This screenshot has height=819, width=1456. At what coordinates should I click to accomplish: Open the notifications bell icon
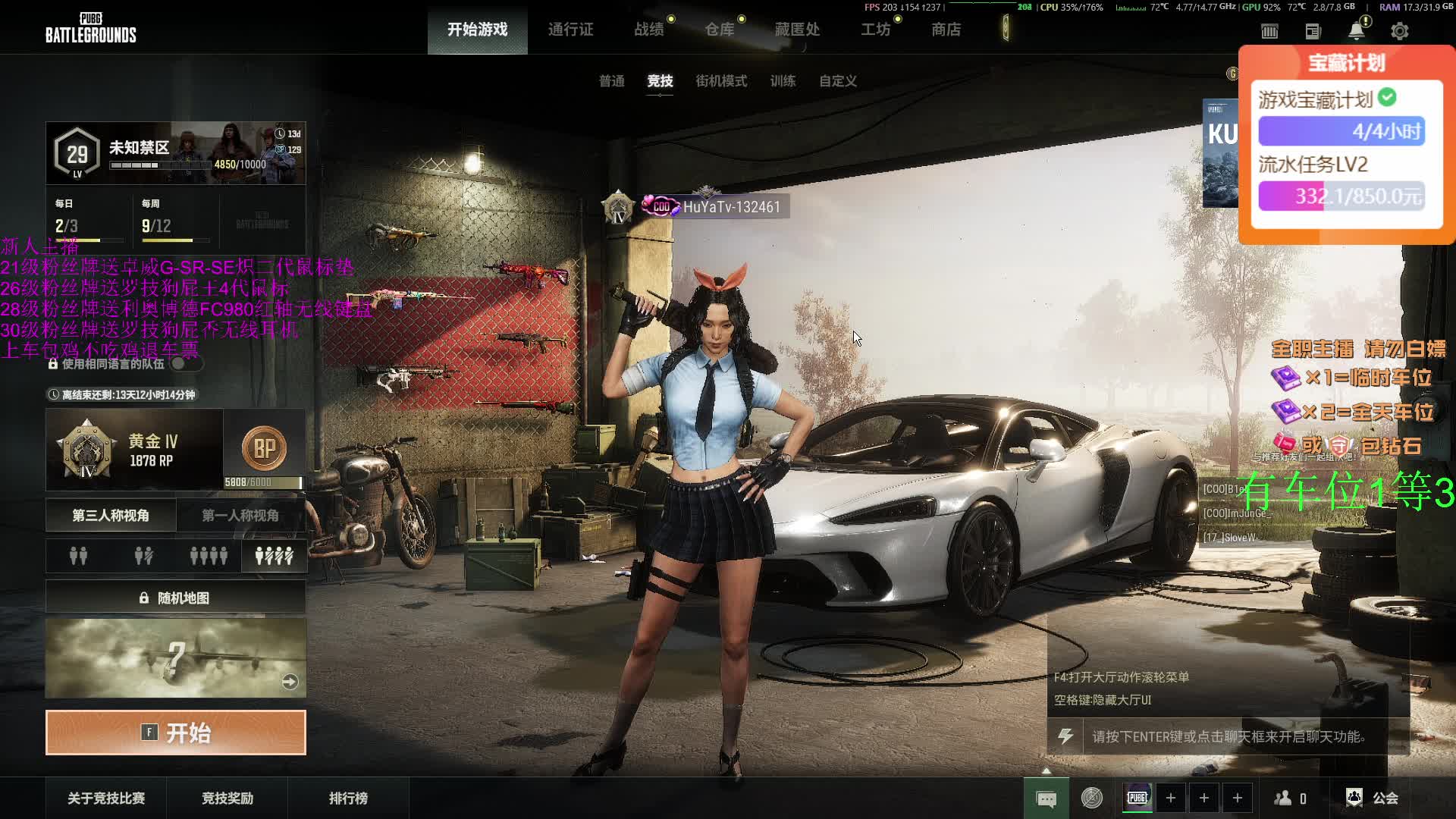[x=1356, y=31]
